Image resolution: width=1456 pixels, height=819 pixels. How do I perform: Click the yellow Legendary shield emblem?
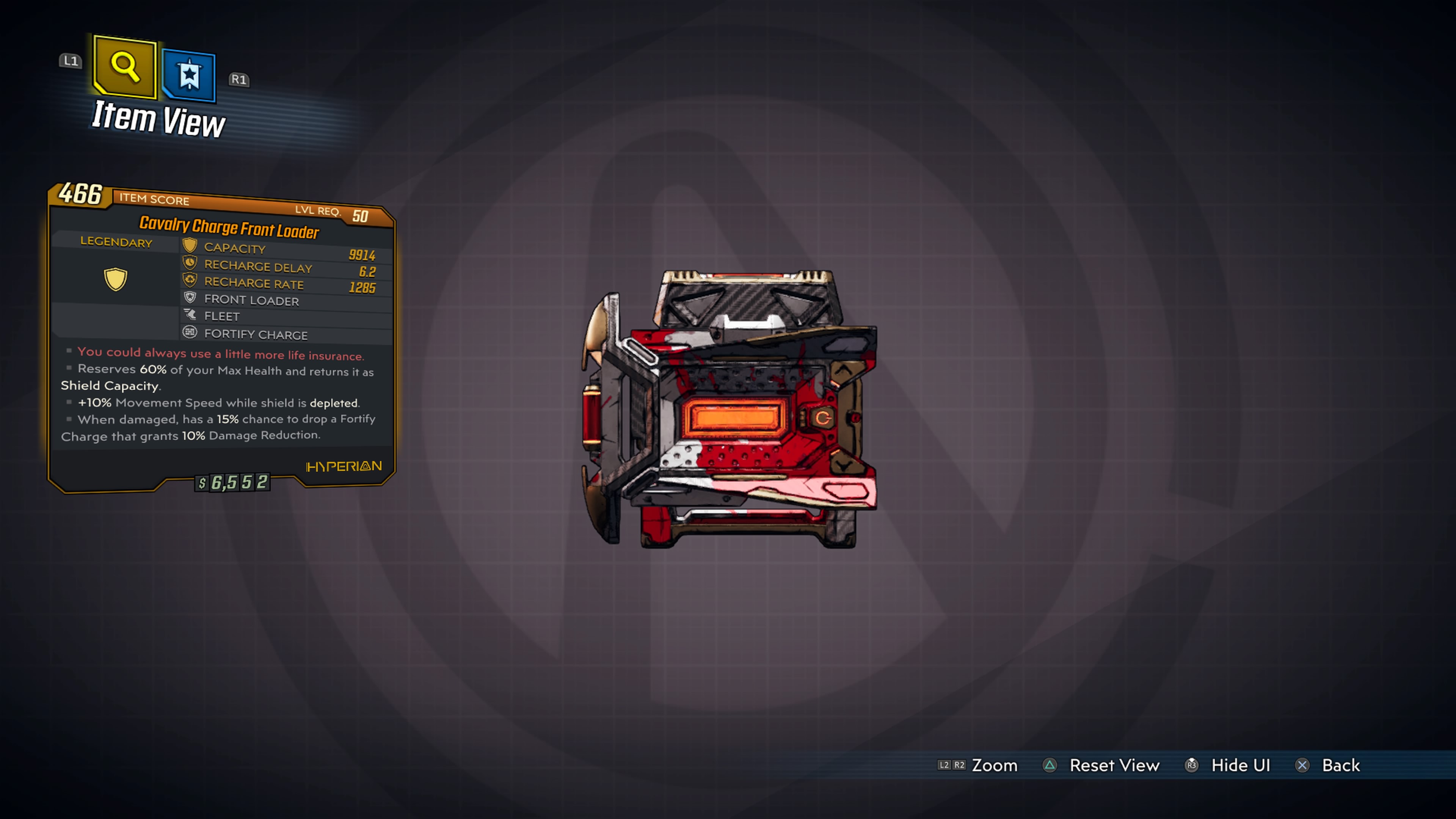(x=116, y=279)
